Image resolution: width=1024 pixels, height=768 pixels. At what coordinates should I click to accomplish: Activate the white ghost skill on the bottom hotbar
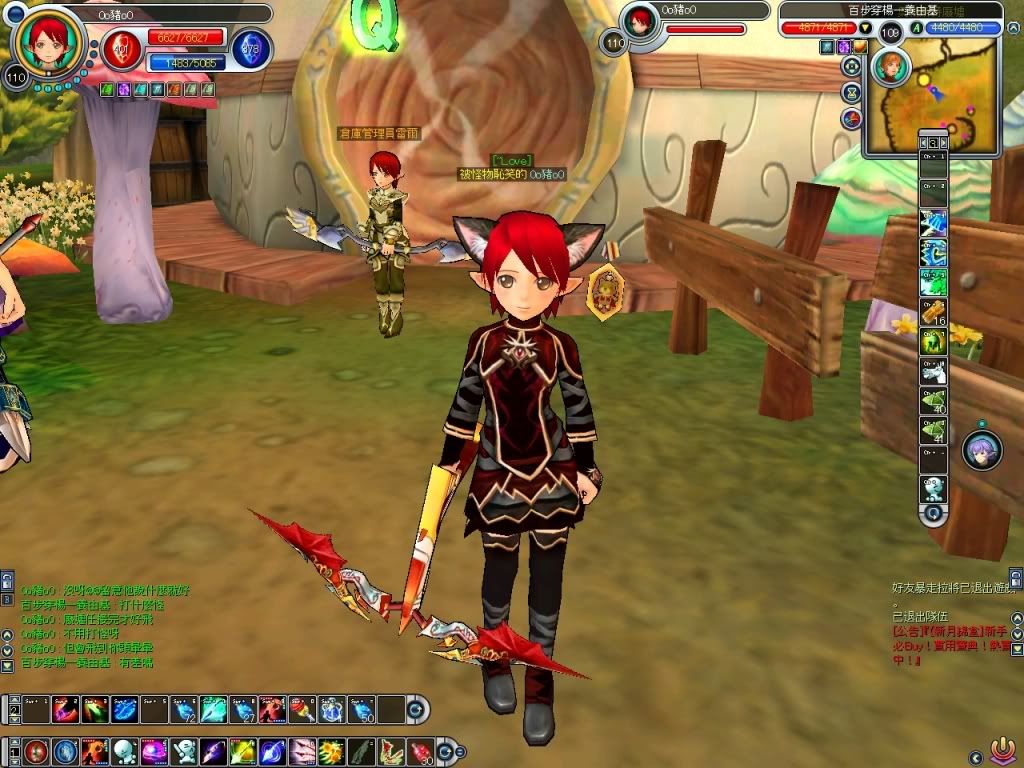pyautogui.click(x=123, y=750)
